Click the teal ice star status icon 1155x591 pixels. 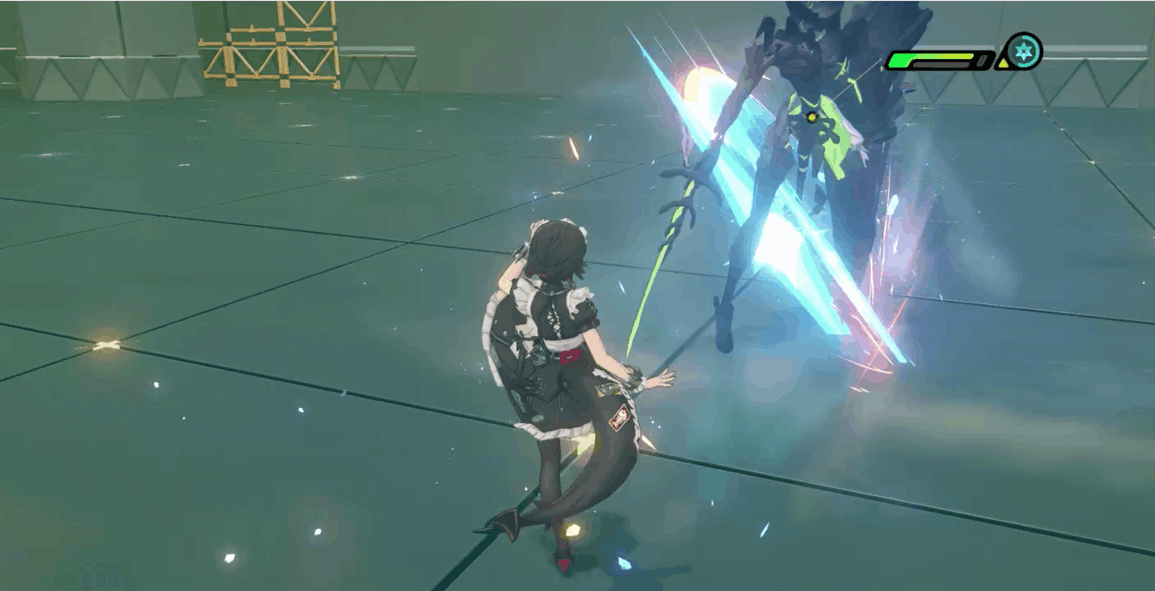click(1023, 51)
